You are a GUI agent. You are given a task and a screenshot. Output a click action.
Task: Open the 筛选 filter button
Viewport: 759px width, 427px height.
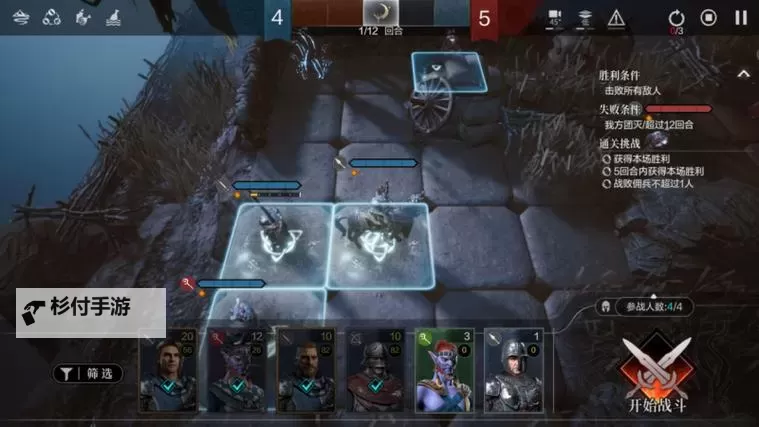(x=90, y=374)
